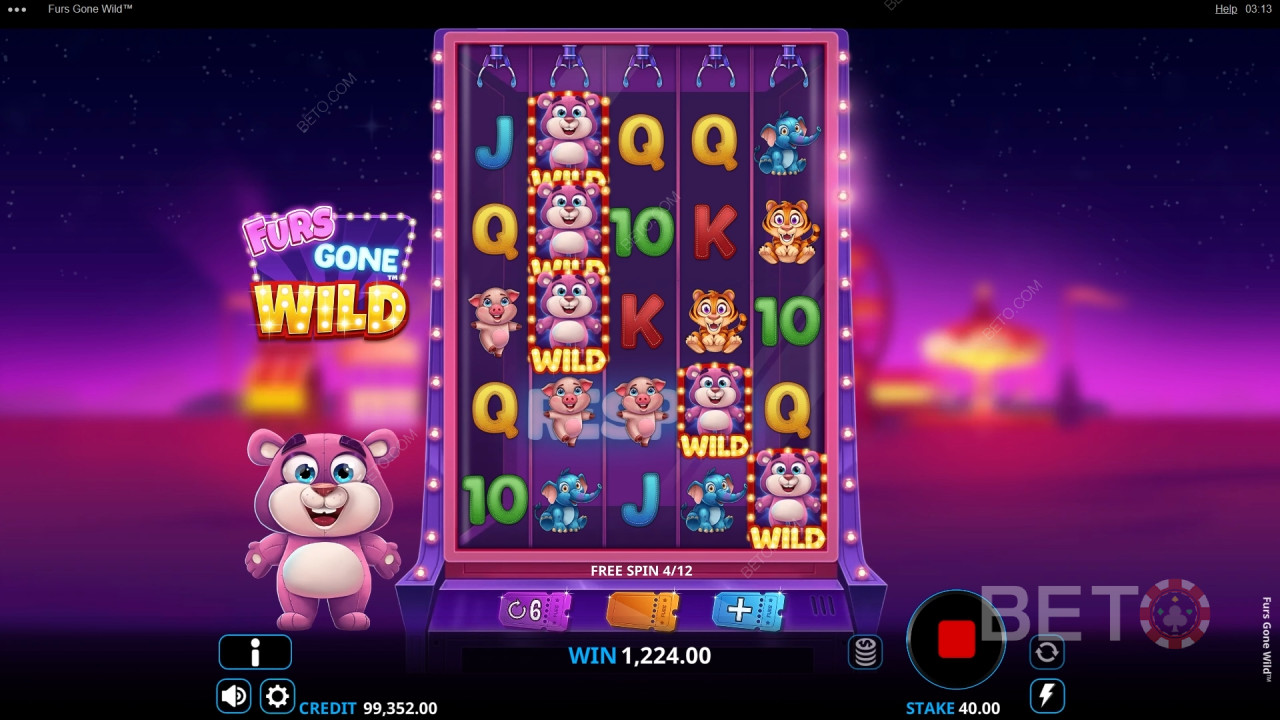Image resolution: width=1280 pixels, height=720 pixels.
Task: Click the Furs Gone Wild title bar label
Action: point(90,9)
